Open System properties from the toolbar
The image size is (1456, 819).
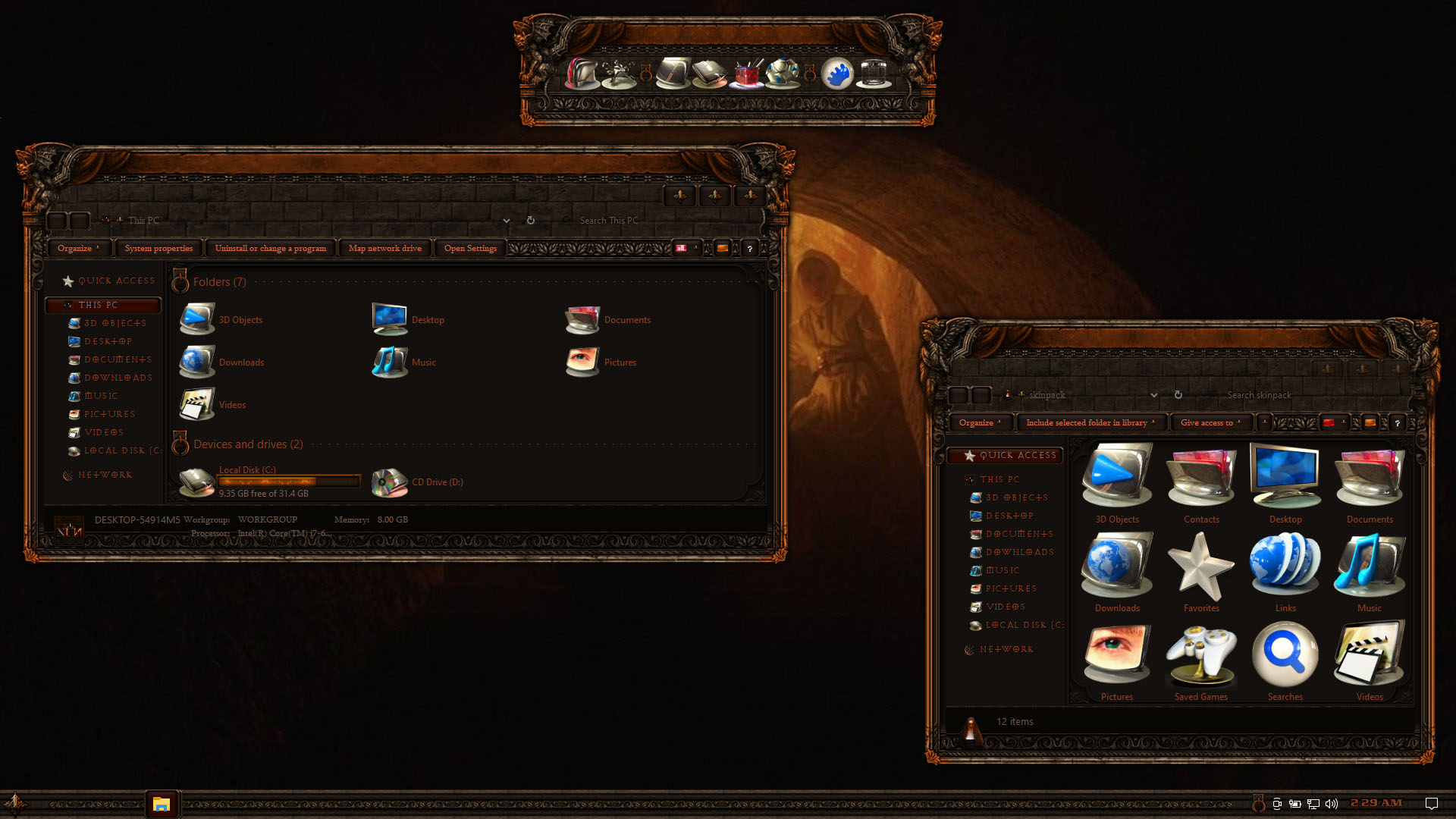158,248
